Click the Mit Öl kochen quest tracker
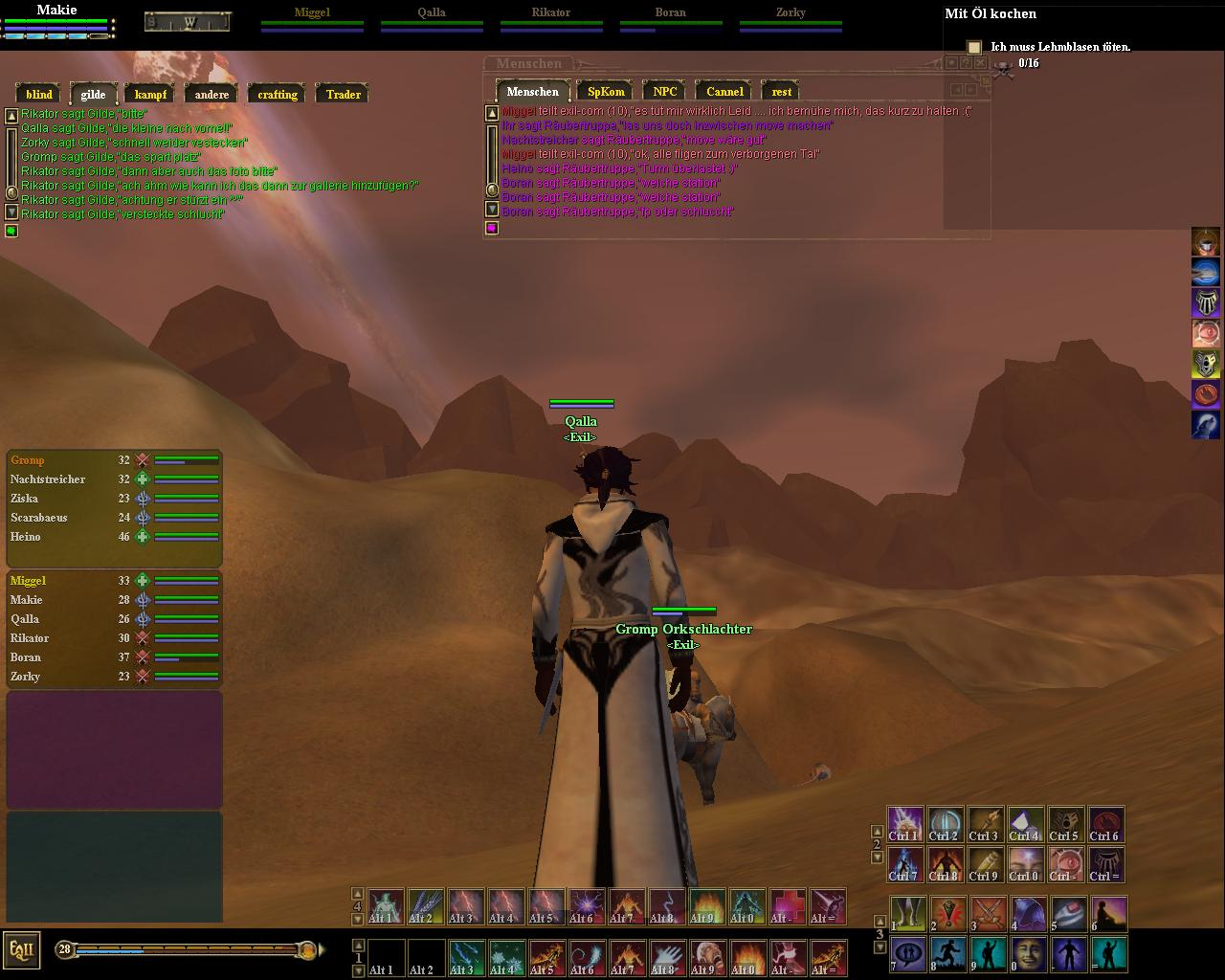 tap(990, 13)
